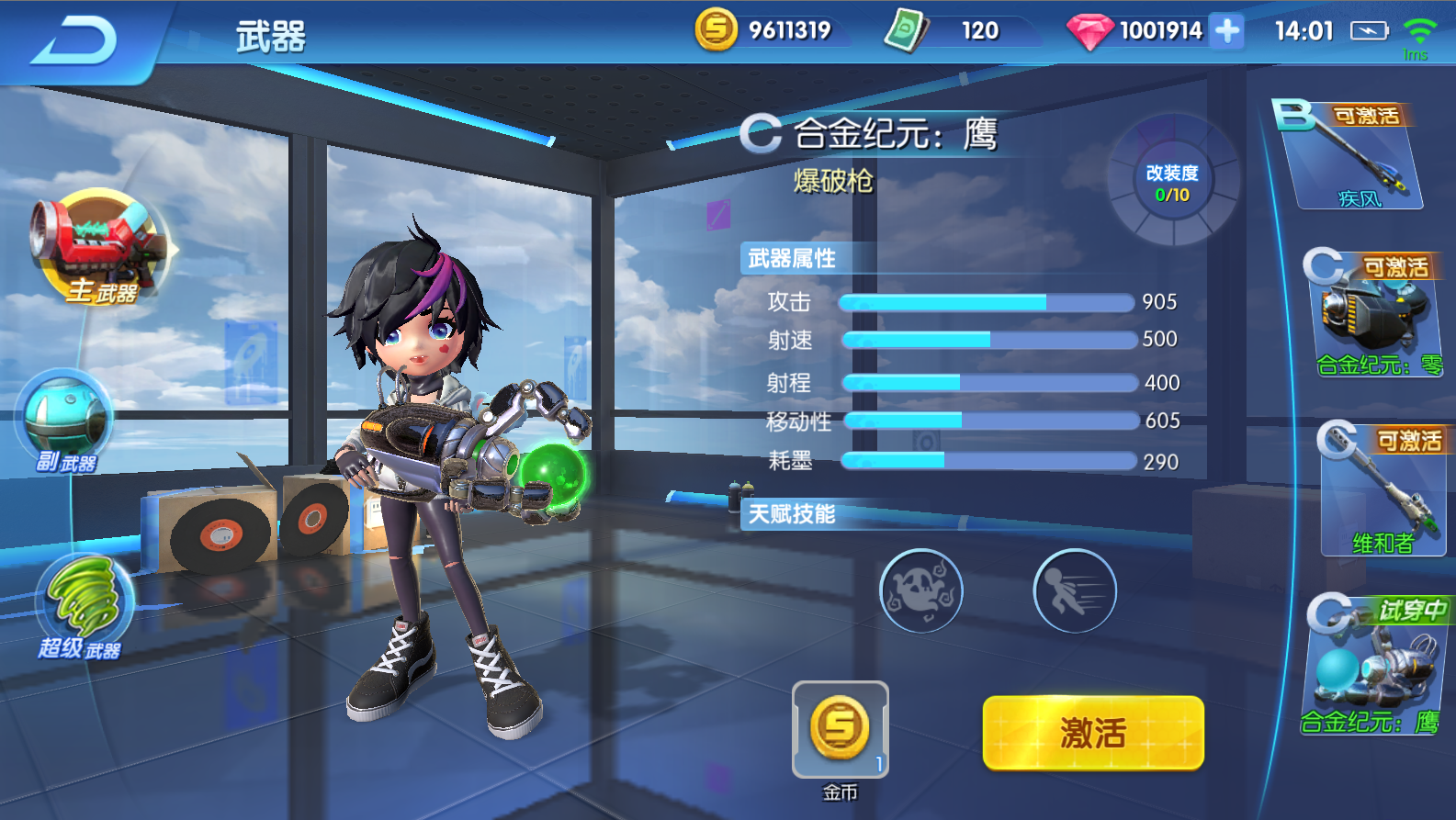The width and height of the screenshot is (1456, 820).
Task: Click the pink diamond currency icon
Action: [x=1089, y=30]
